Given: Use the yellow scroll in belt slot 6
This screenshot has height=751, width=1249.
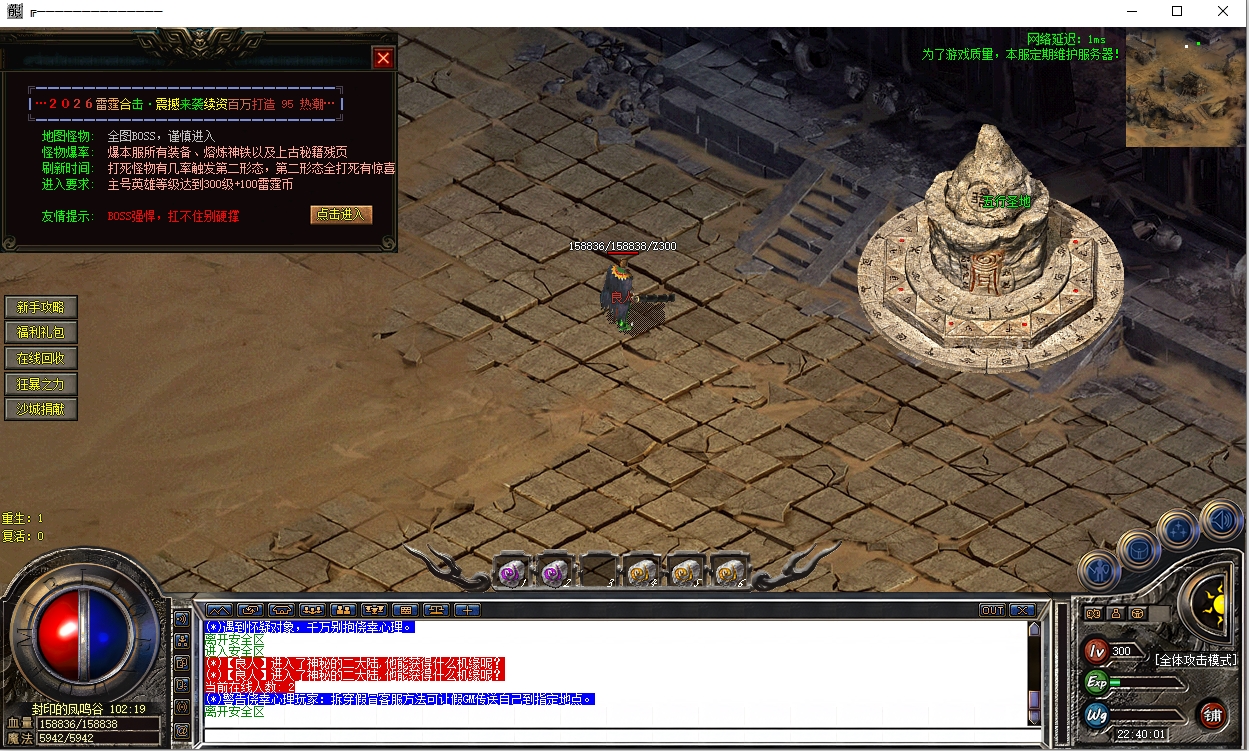Looking at the screenshot, I should pos(729,573).
